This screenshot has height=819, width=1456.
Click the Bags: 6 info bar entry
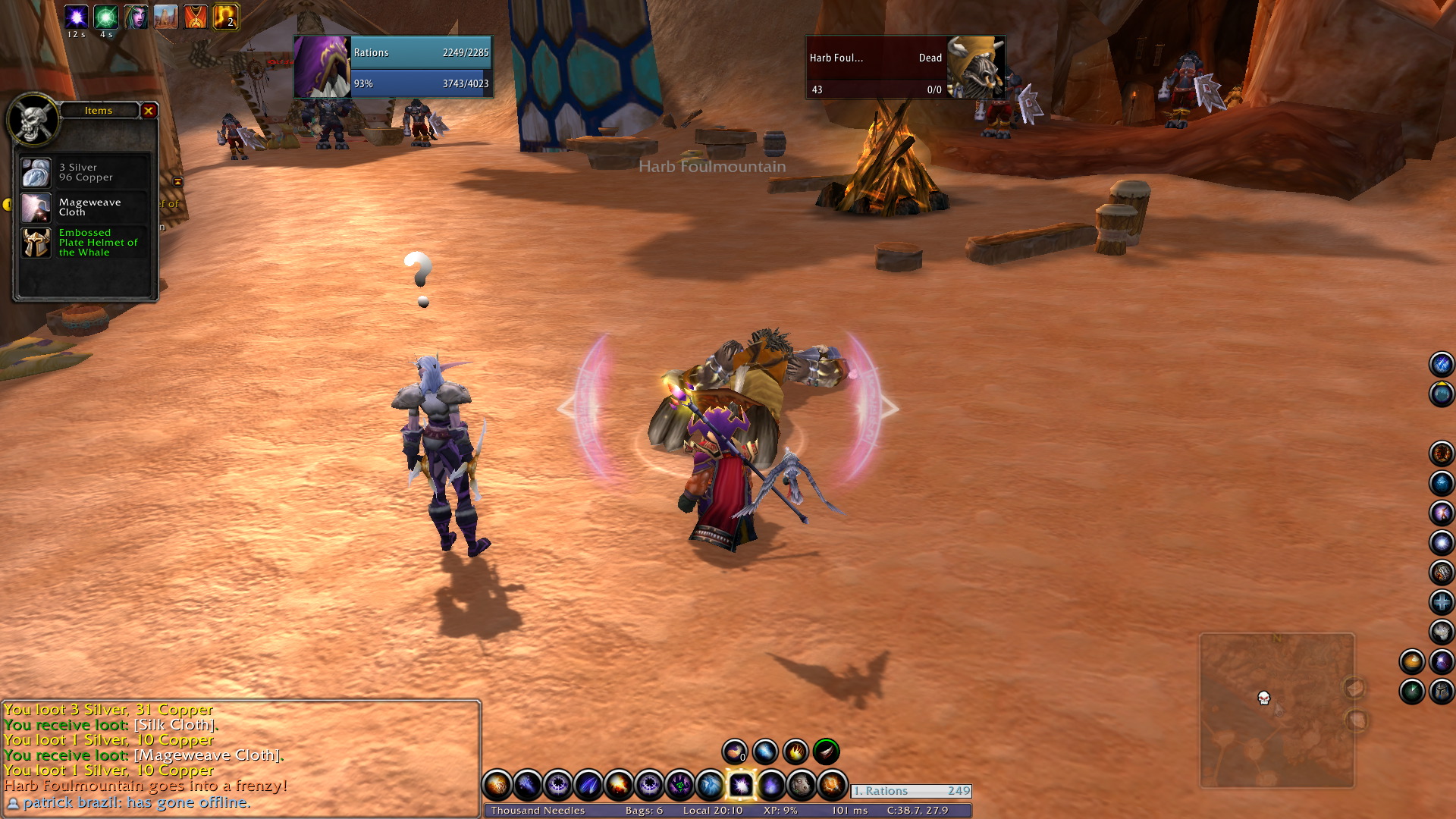tap(644, 810)
